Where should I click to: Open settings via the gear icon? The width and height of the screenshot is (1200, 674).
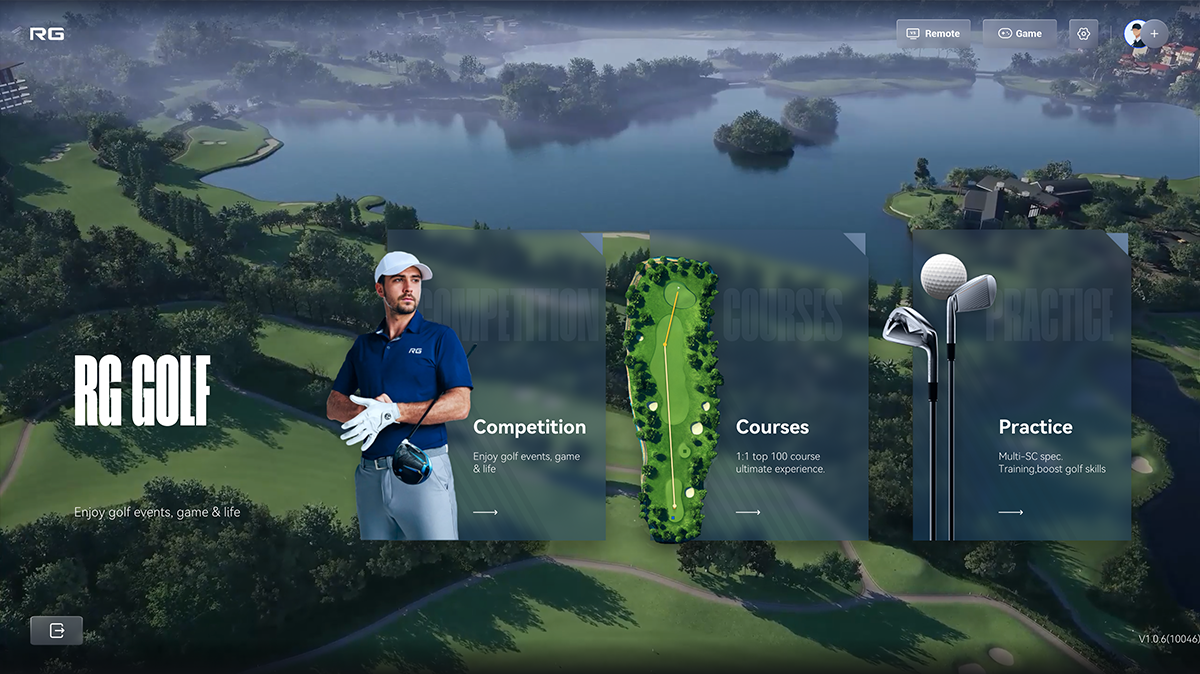coord(1083,33)
